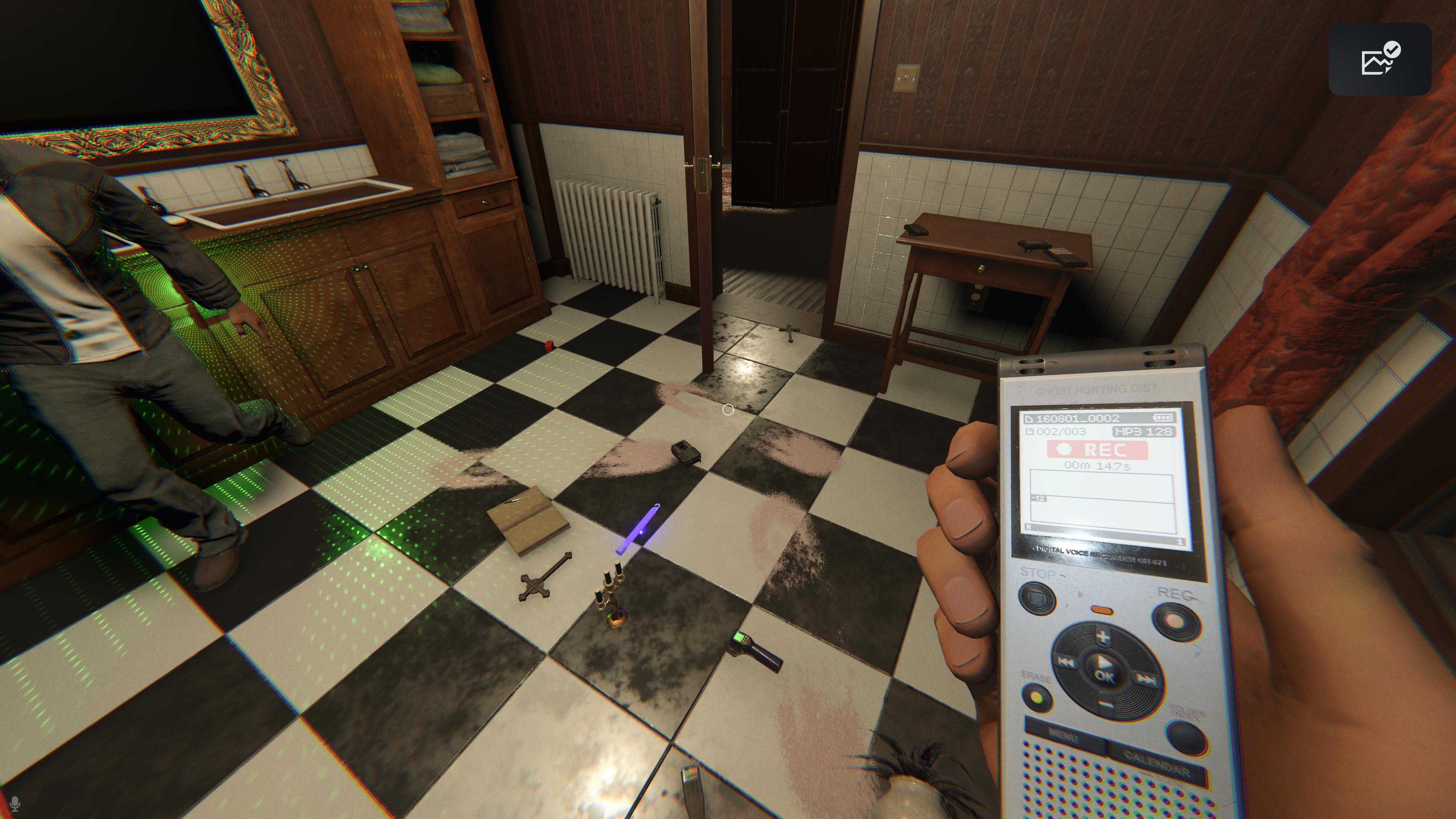
Task: Click the microphone voice indicator icon
Action: [x=15, y=804]
